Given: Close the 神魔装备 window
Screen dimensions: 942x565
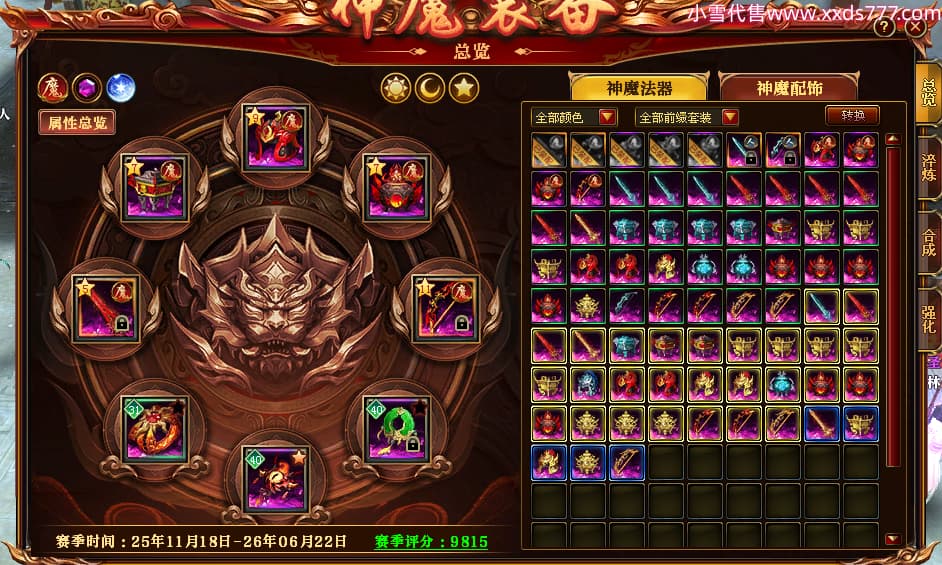Looking at the screenshot, I should [914, 29].
